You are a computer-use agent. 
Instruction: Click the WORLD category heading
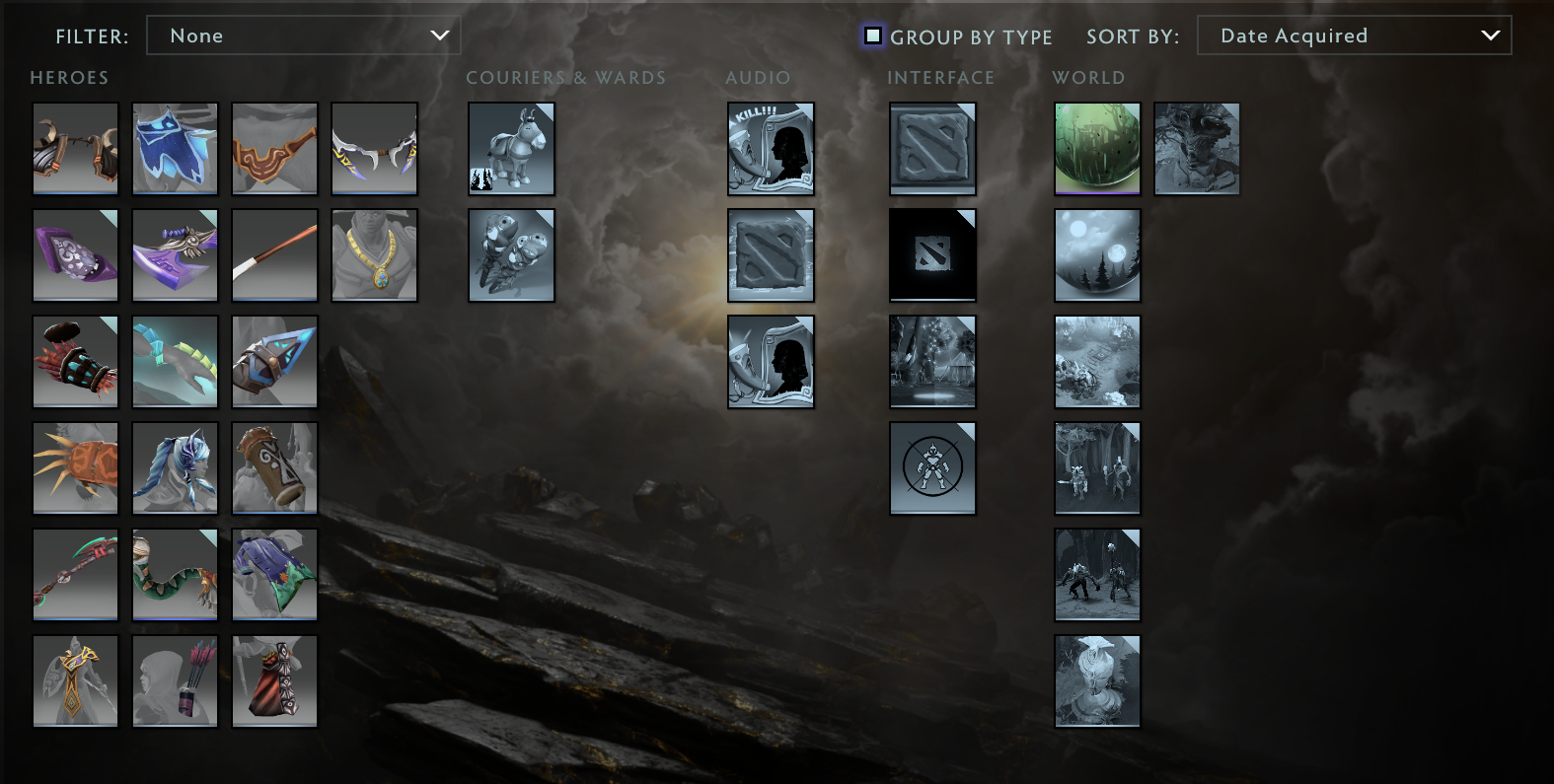click(1088, 77)
